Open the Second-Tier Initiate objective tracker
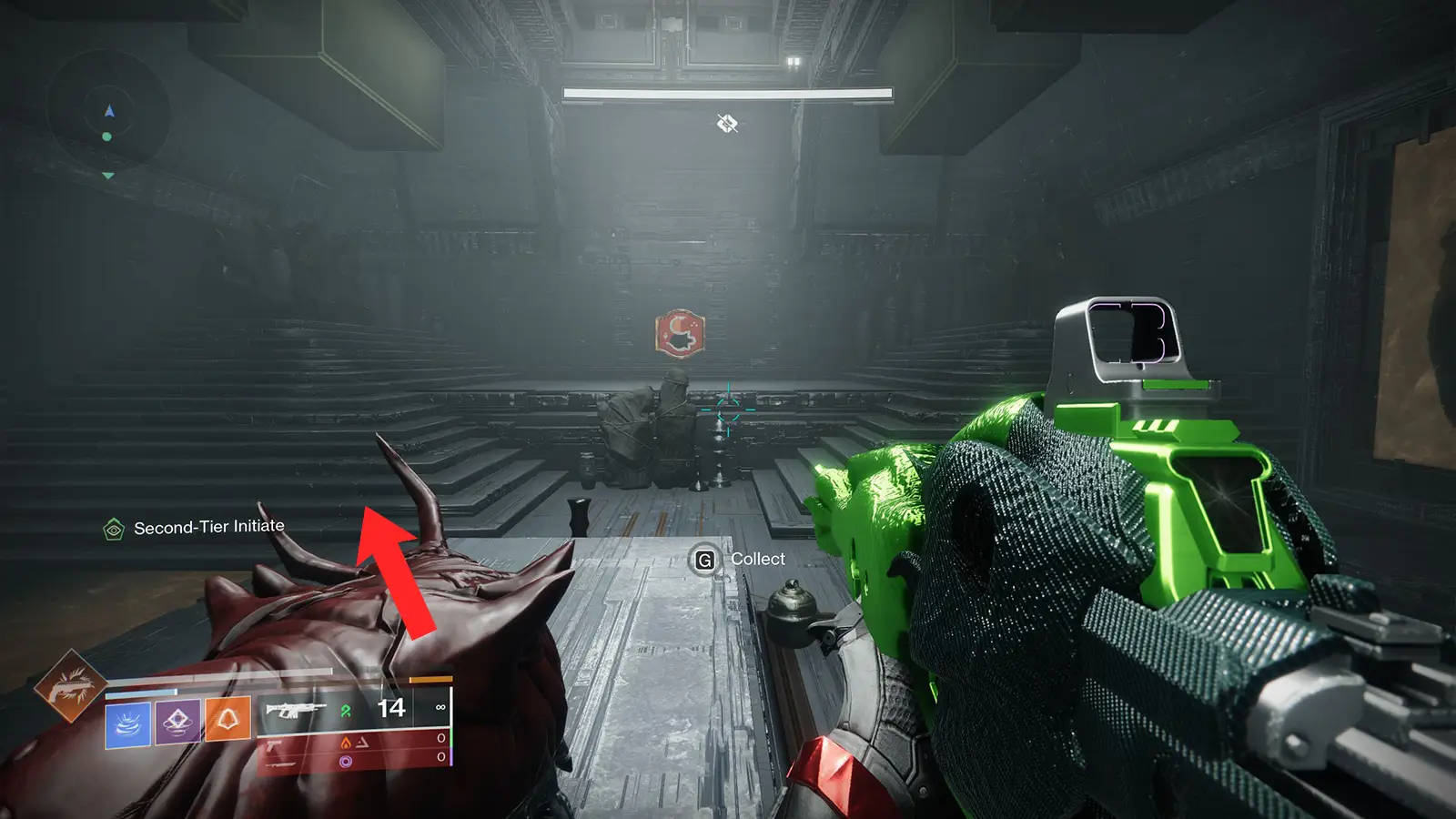Image resolution: width=1456 pixels, height=819 pixels. coord(194,528)
